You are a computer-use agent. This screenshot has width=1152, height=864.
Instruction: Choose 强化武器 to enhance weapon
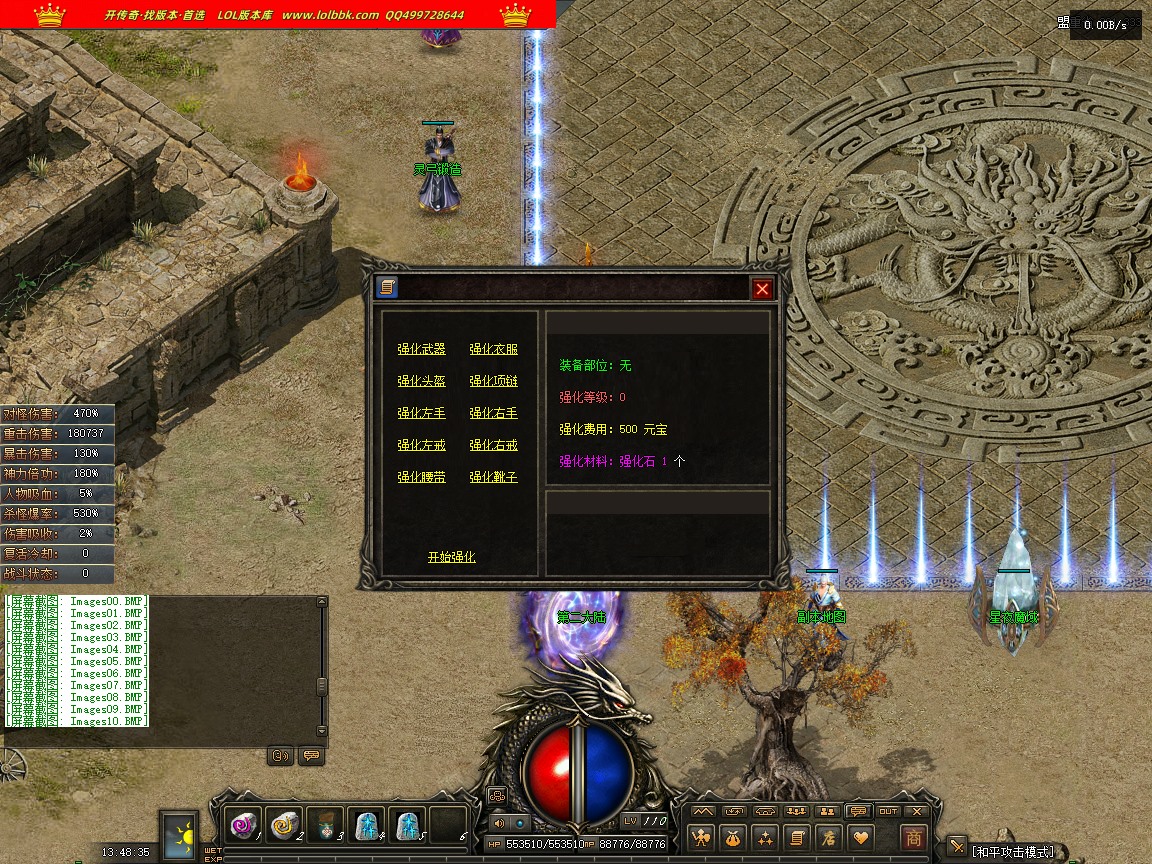pyautogui.click(x=421, y=349)
